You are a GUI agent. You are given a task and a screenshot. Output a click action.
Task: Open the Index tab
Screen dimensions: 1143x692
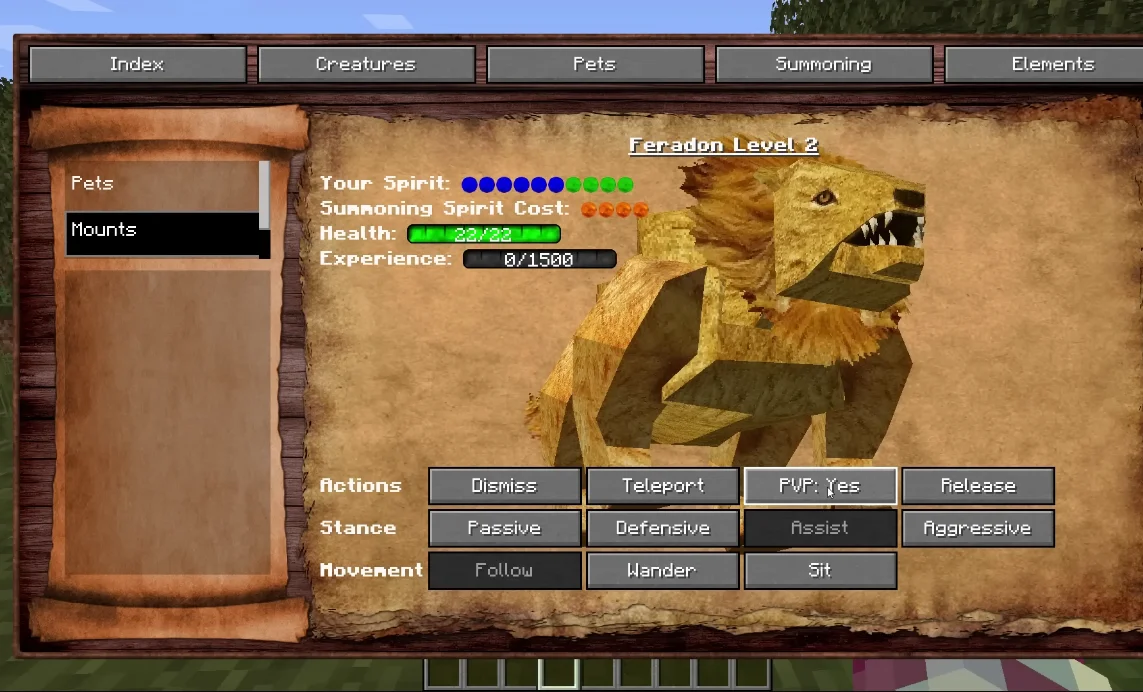[137, 64]
